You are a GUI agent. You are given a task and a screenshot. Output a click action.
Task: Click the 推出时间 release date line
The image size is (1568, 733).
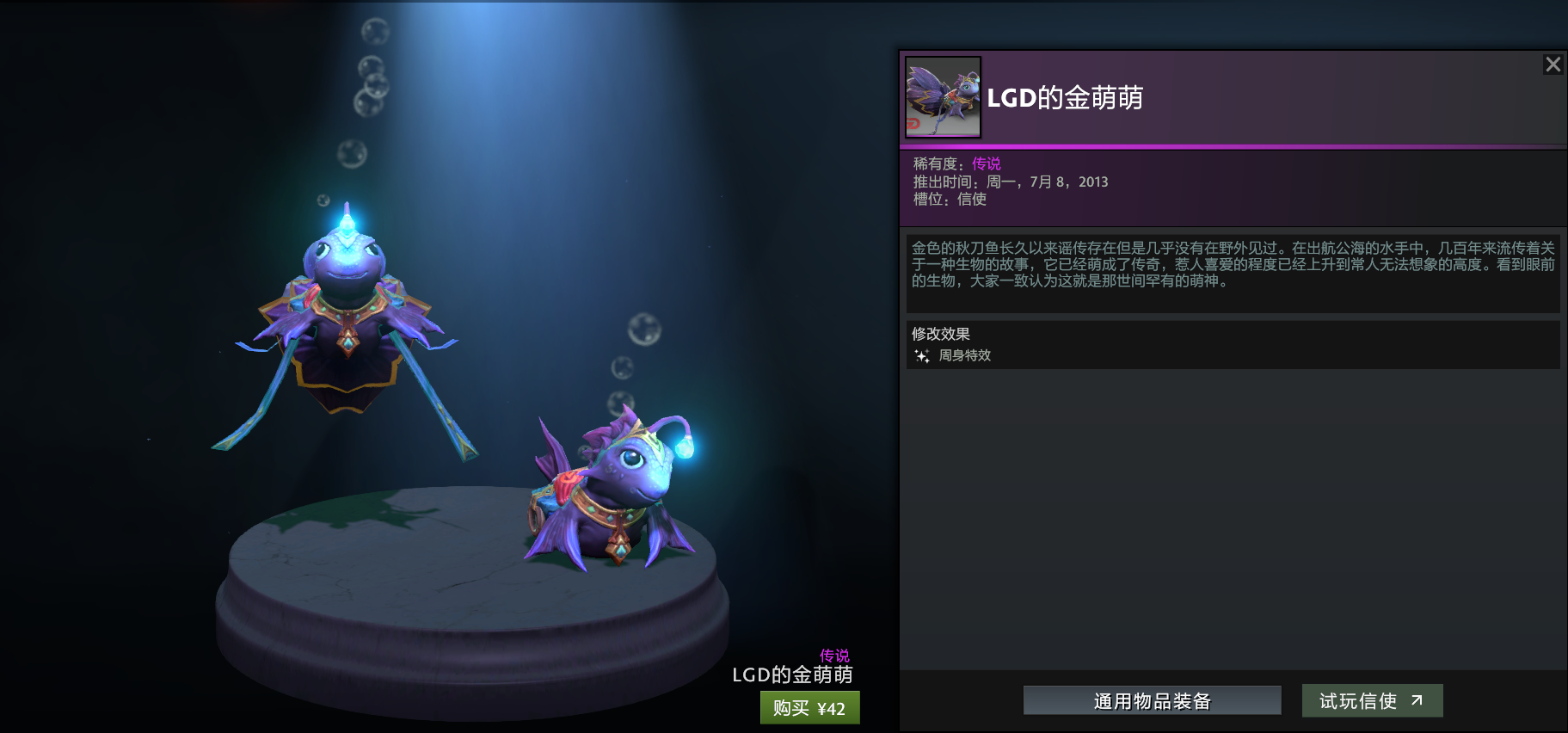click(1011, 182)
